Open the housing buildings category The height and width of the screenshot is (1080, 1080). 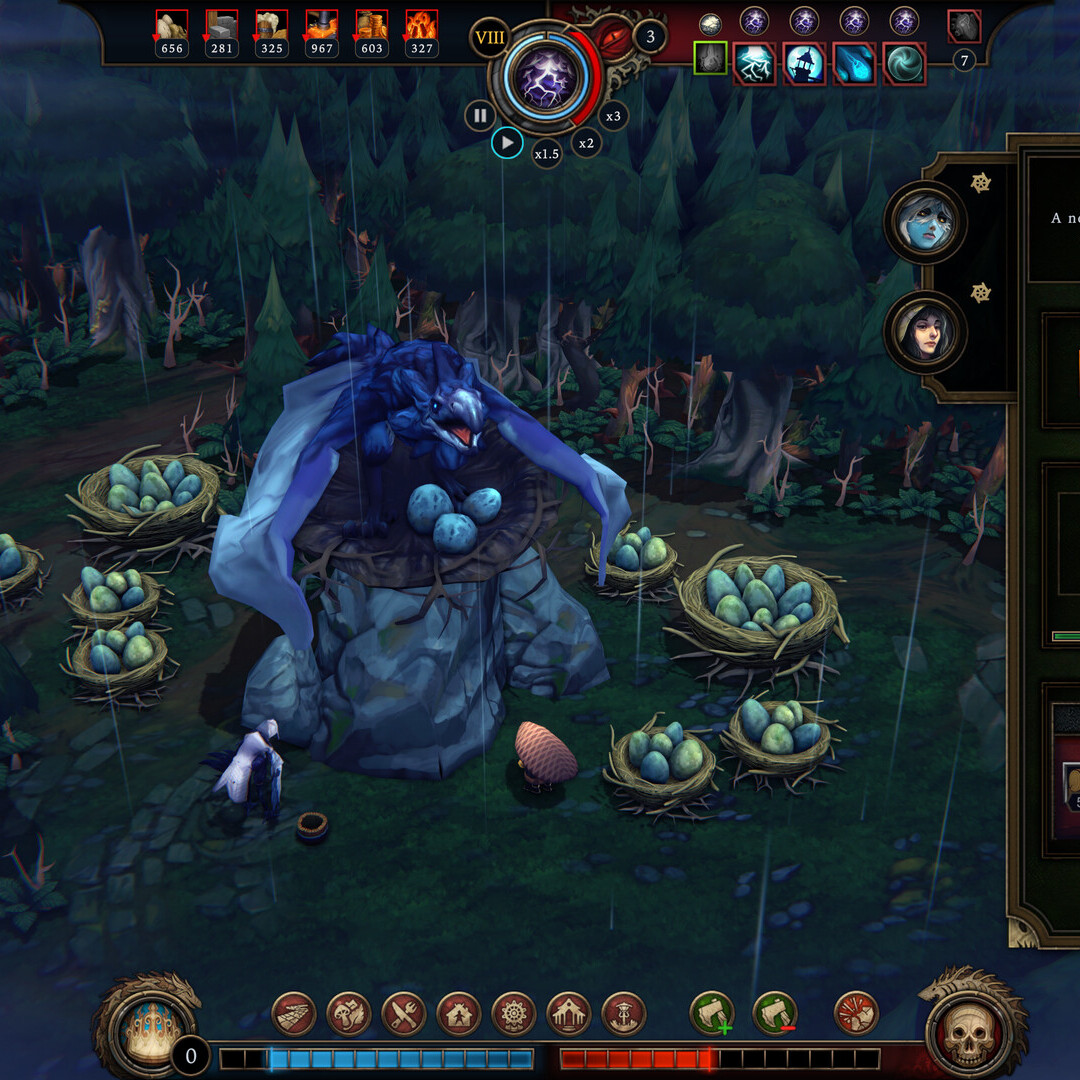point(459,1013)
